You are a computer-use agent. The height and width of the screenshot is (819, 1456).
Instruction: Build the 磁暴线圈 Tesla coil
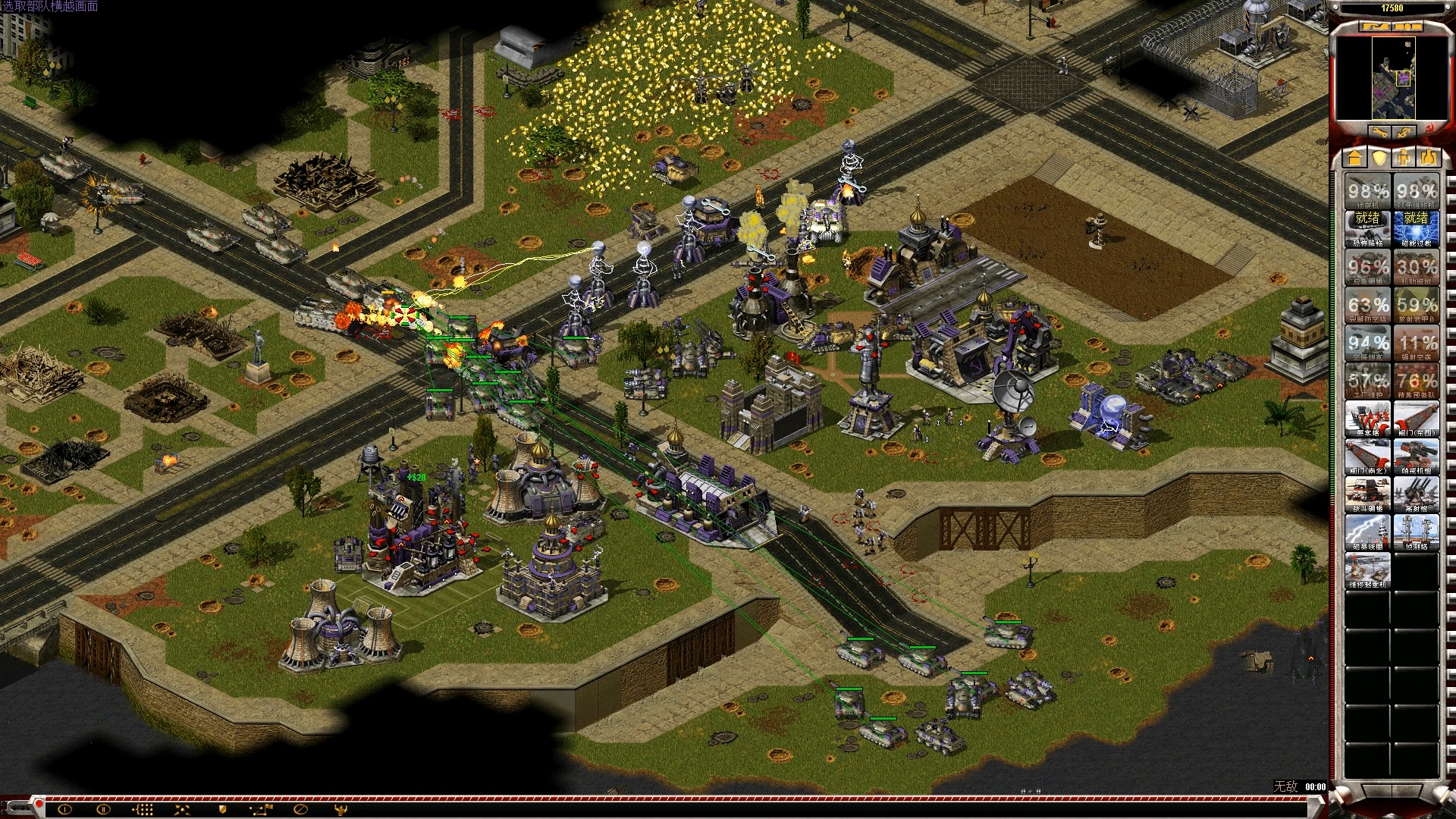1368,532
